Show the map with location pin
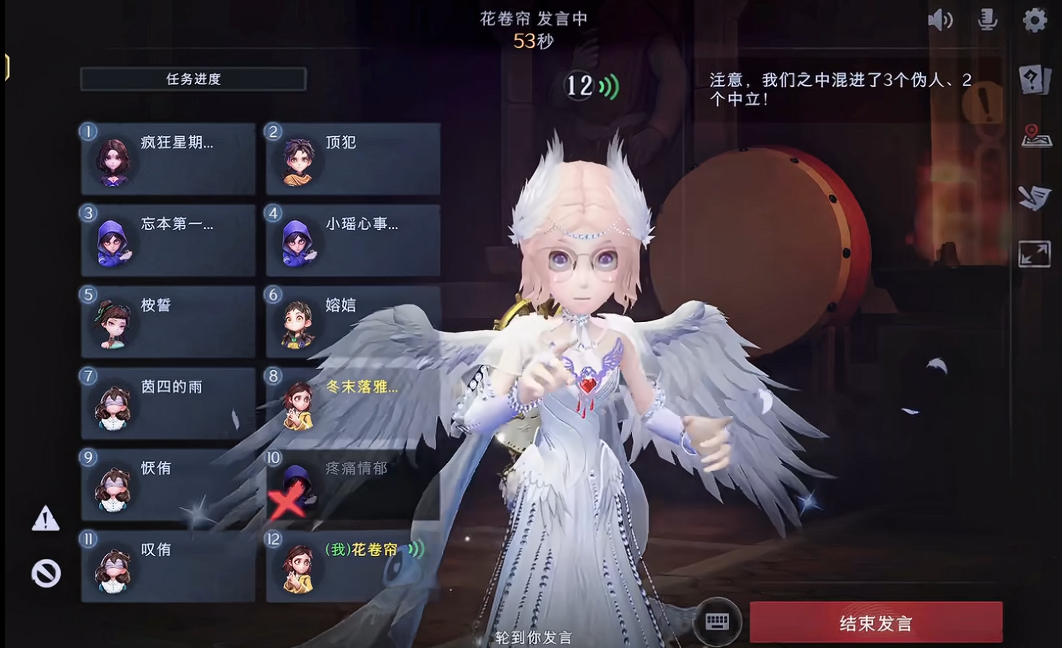 1036,137
